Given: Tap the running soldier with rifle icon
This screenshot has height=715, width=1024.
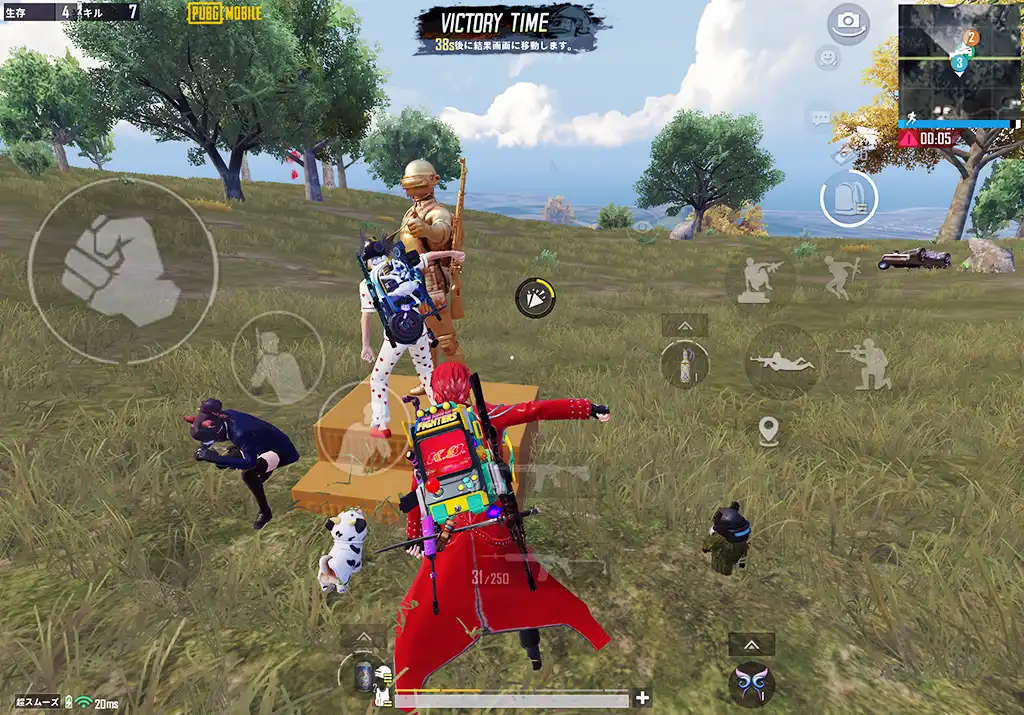Looking at the screenshot, I should pyautogui.click(x=841, y=277).
